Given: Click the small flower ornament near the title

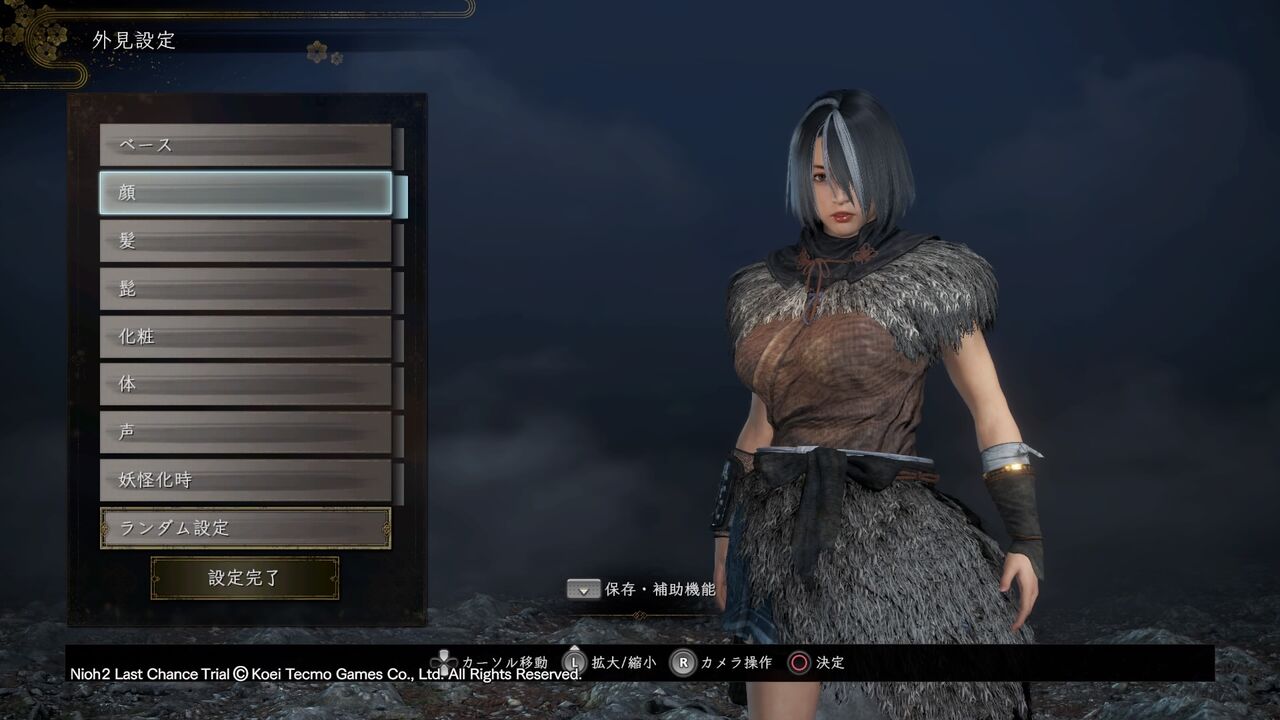Looking at the screenshot, I should 318,51.
